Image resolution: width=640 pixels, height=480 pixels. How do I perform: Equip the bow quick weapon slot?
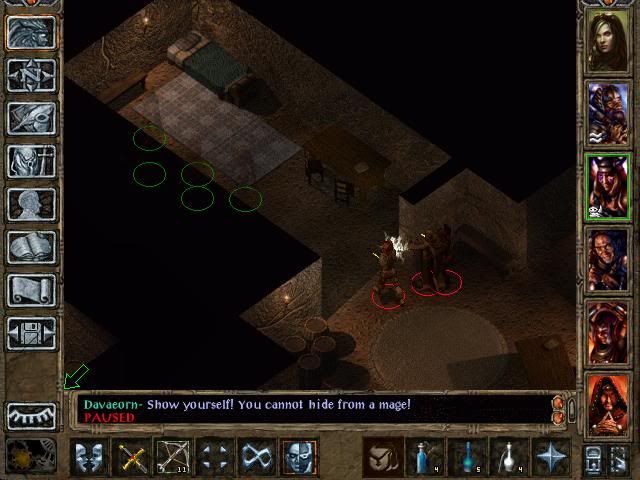174,458
